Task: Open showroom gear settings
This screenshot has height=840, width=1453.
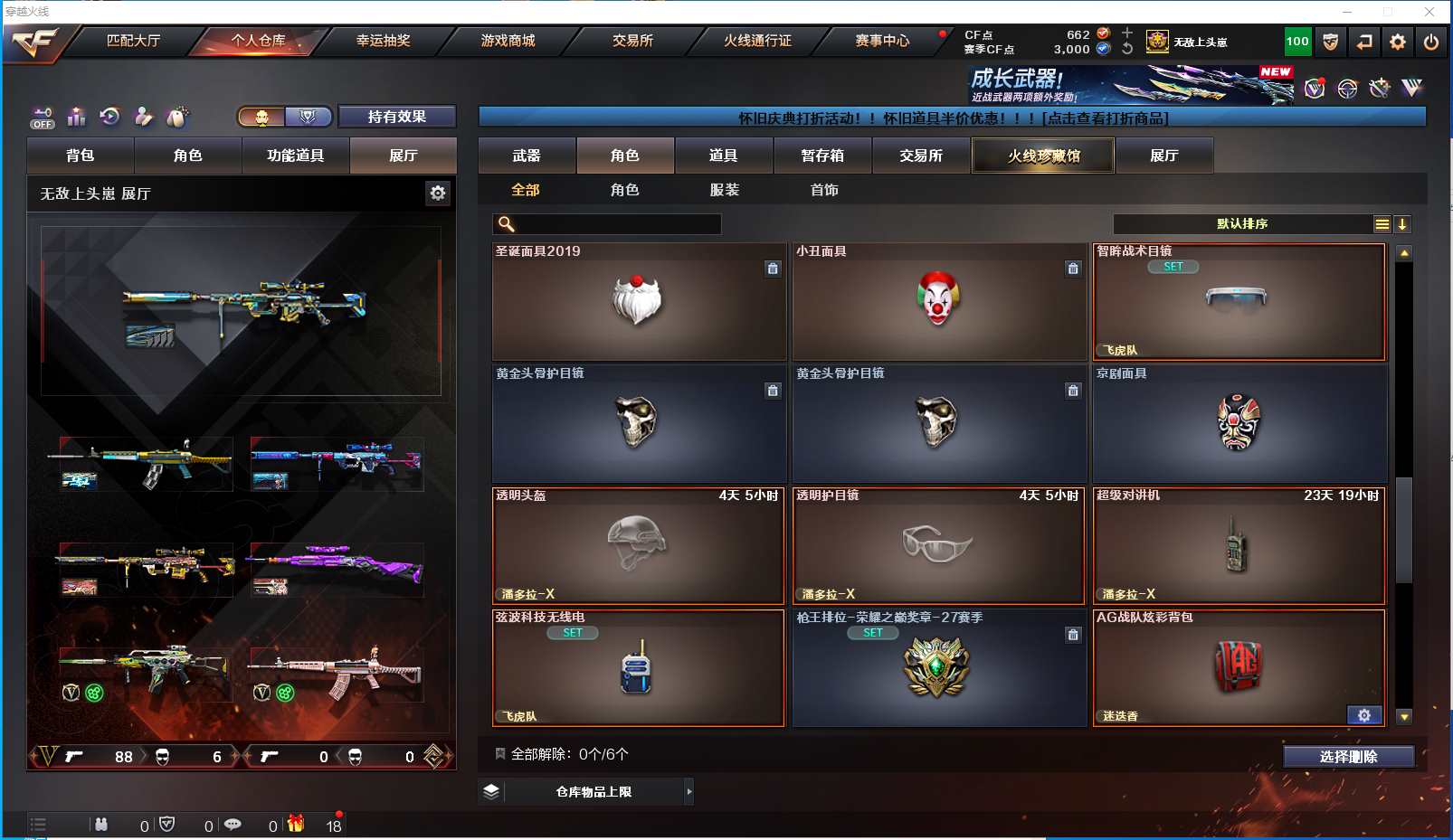Action: 438,193
